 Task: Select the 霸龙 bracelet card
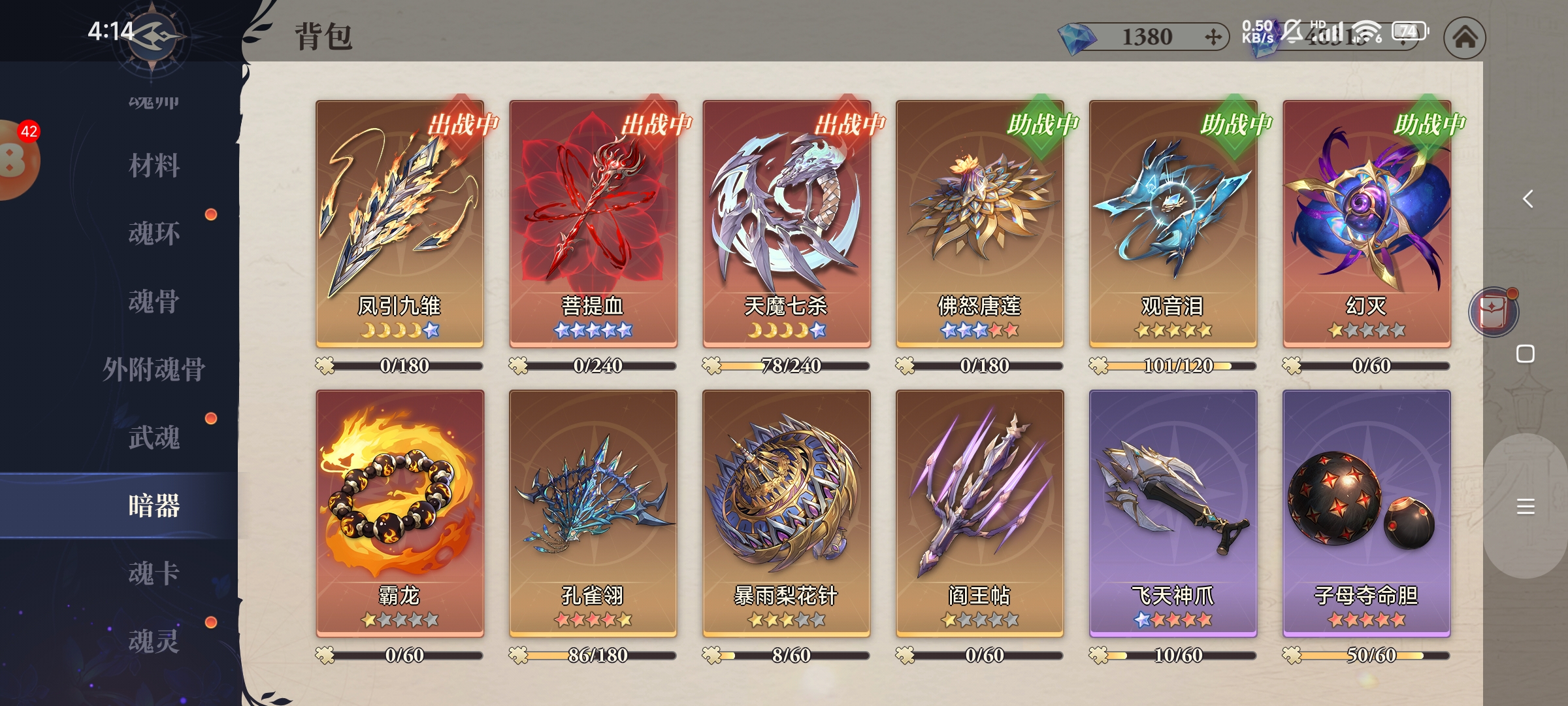point(400,513)
